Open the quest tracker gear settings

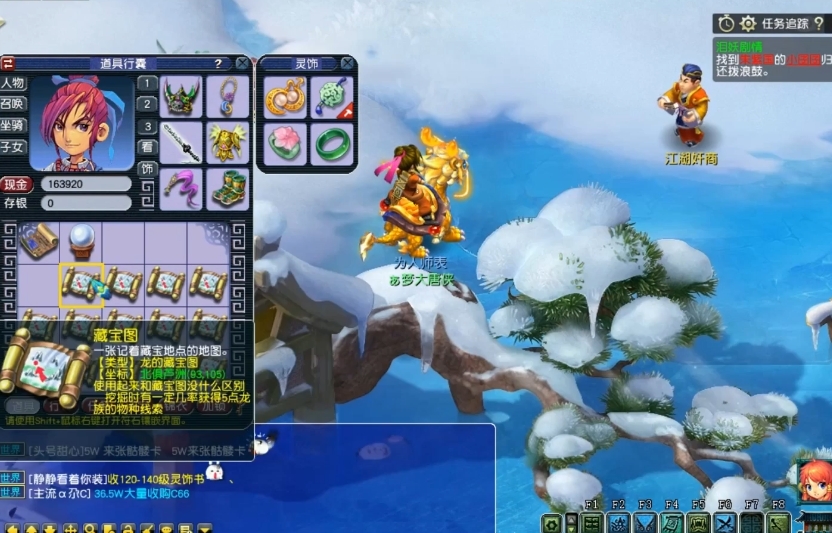tap(747, 23)
